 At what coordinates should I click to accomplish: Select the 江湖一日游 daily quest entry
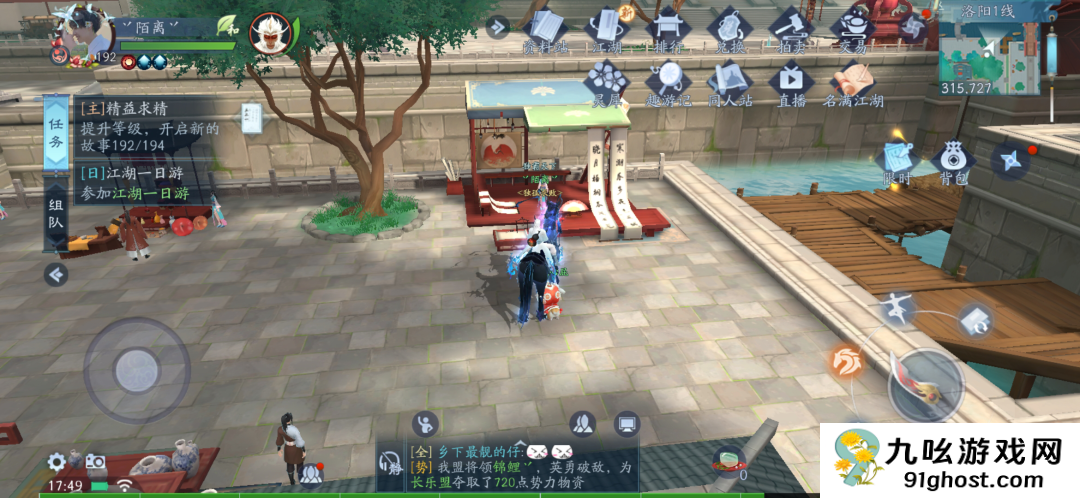tap(135, 183)
